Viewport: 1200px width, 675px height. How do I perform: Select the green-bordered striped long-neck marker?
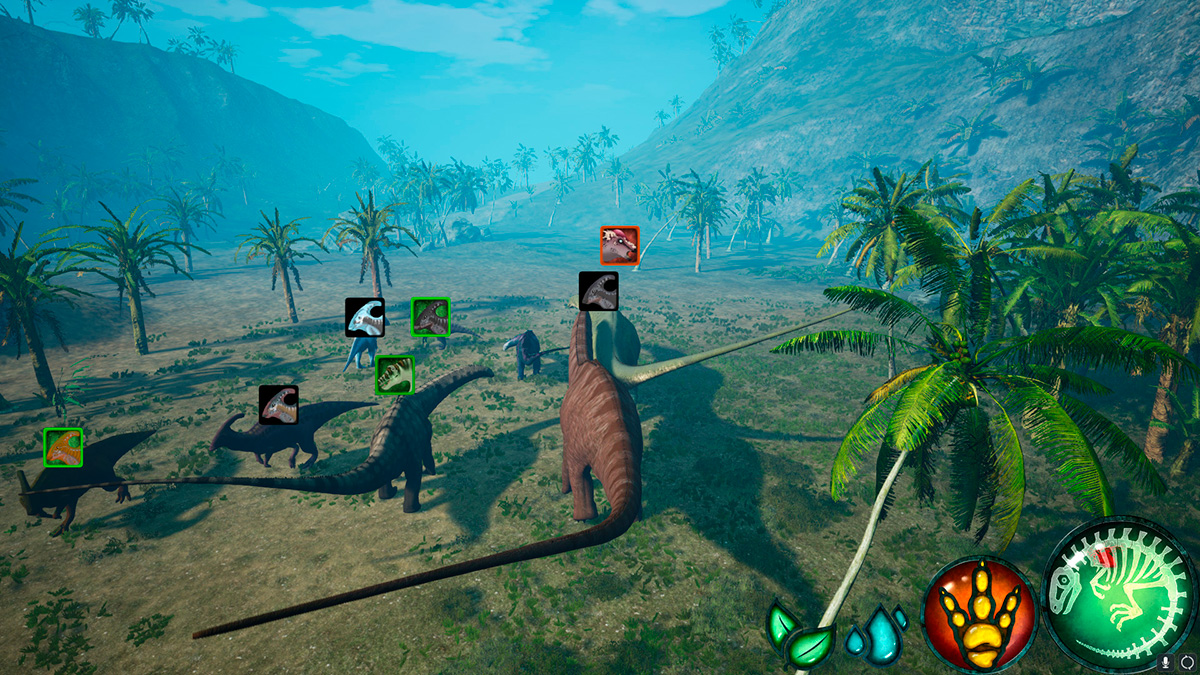(395, 375)
